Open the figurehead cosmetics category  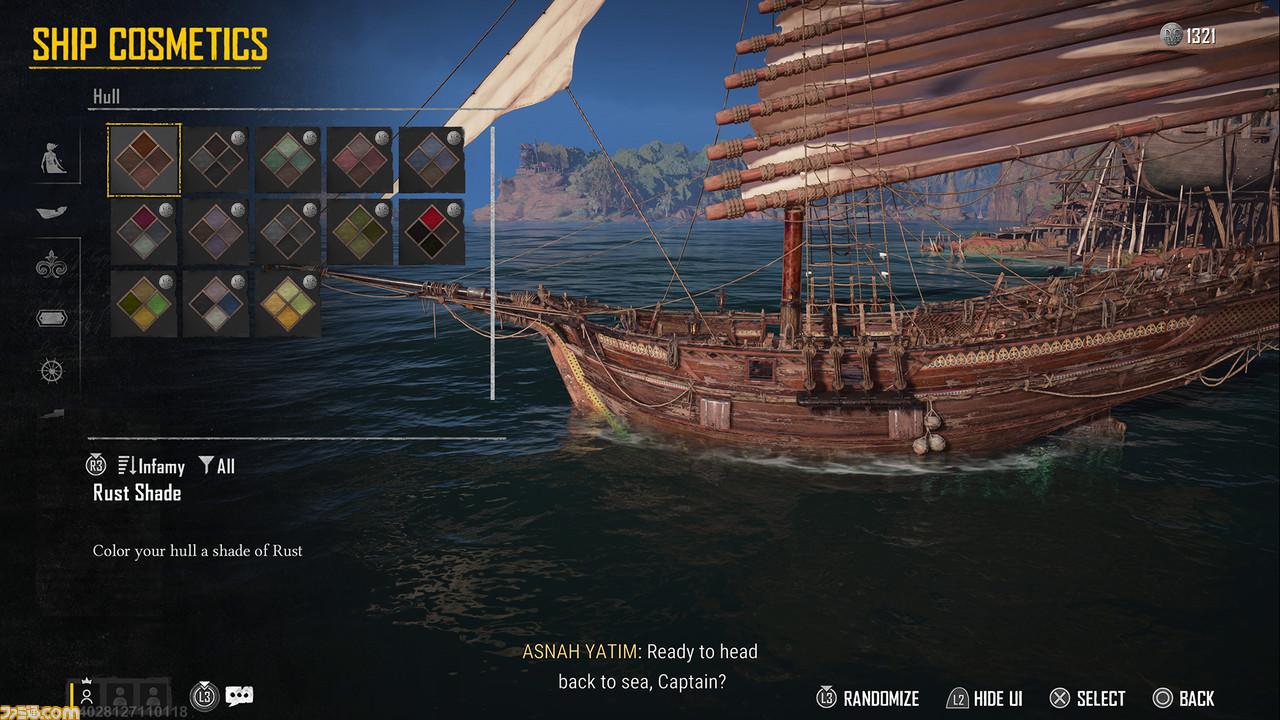(x=52, y=160)
